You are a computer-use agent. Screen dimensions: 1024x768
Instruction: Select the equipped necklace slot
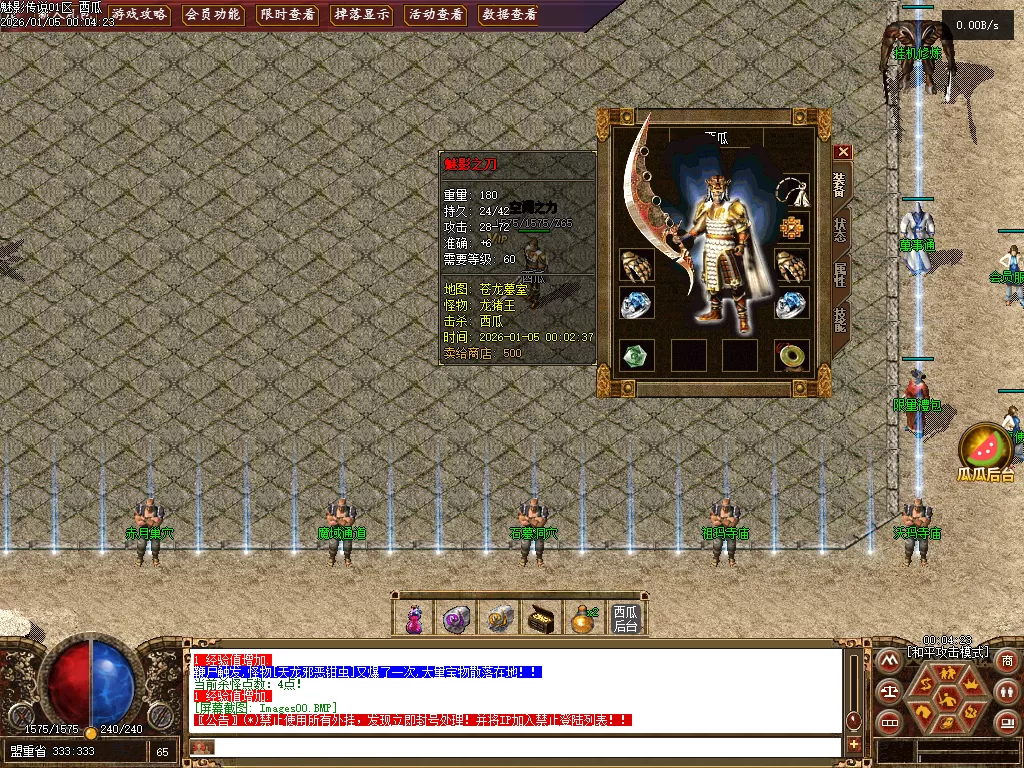point(793,190)
